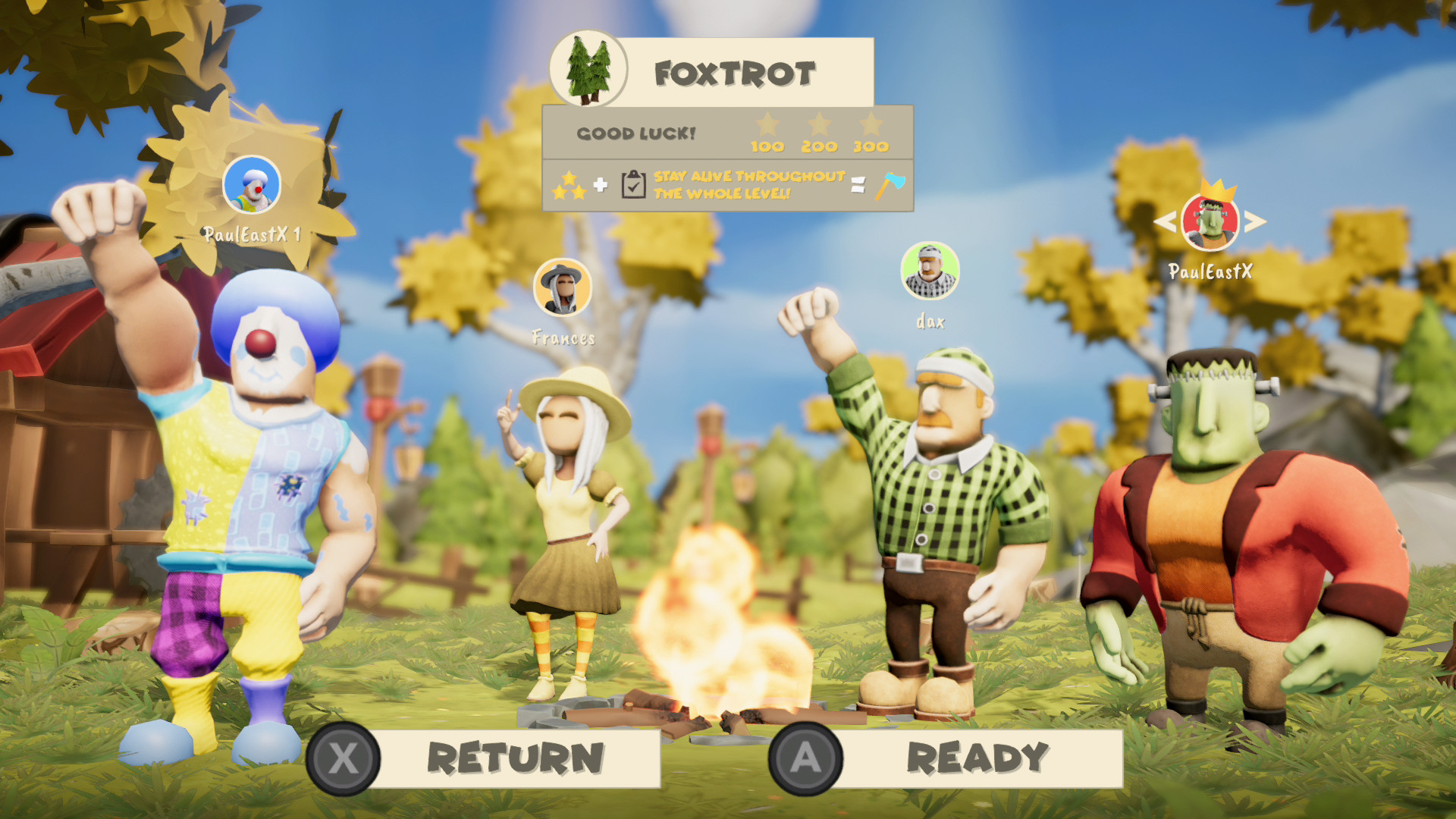Choose the Frances player portrait

(x=562, y=287)
